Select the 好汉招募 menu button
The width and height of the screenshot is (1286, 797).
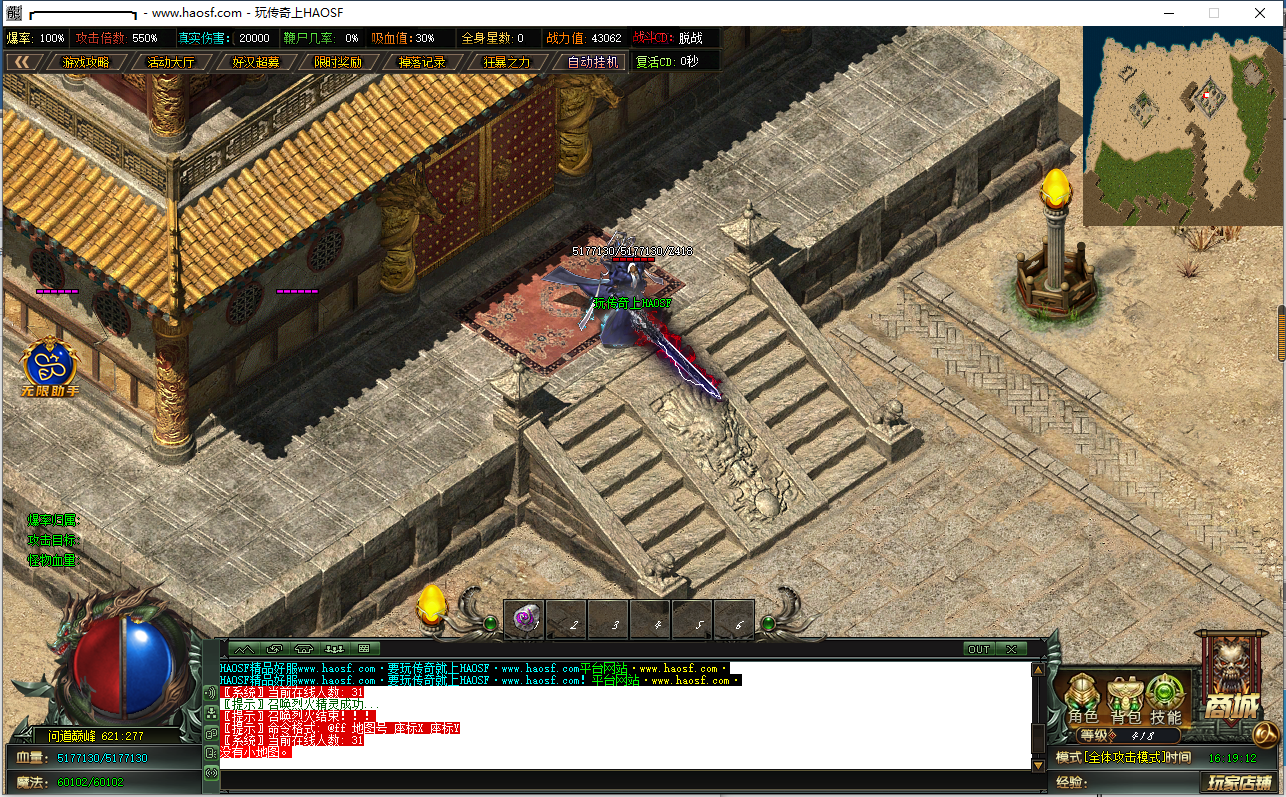[x=256, y=62]
